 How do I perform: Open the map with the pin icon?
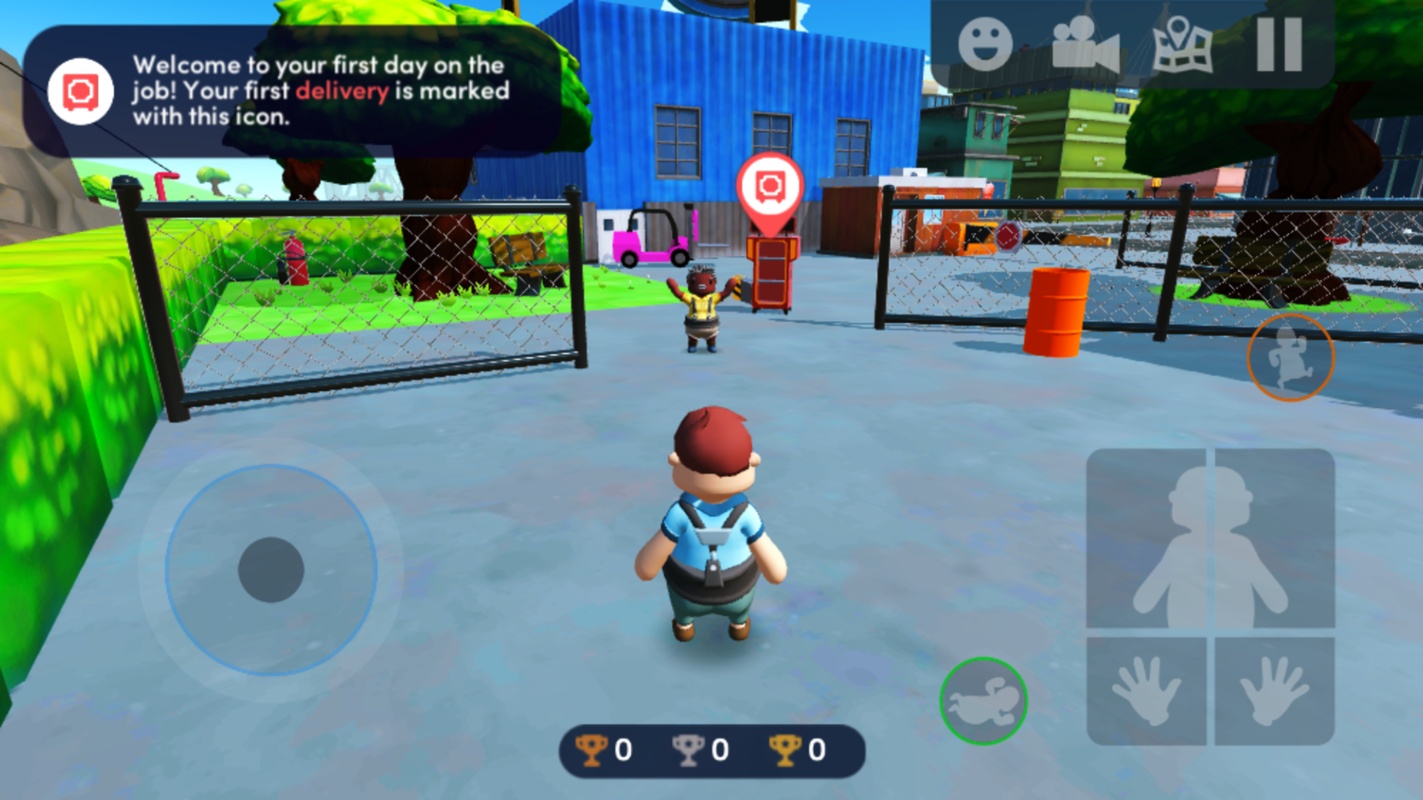click(1182, 44)
